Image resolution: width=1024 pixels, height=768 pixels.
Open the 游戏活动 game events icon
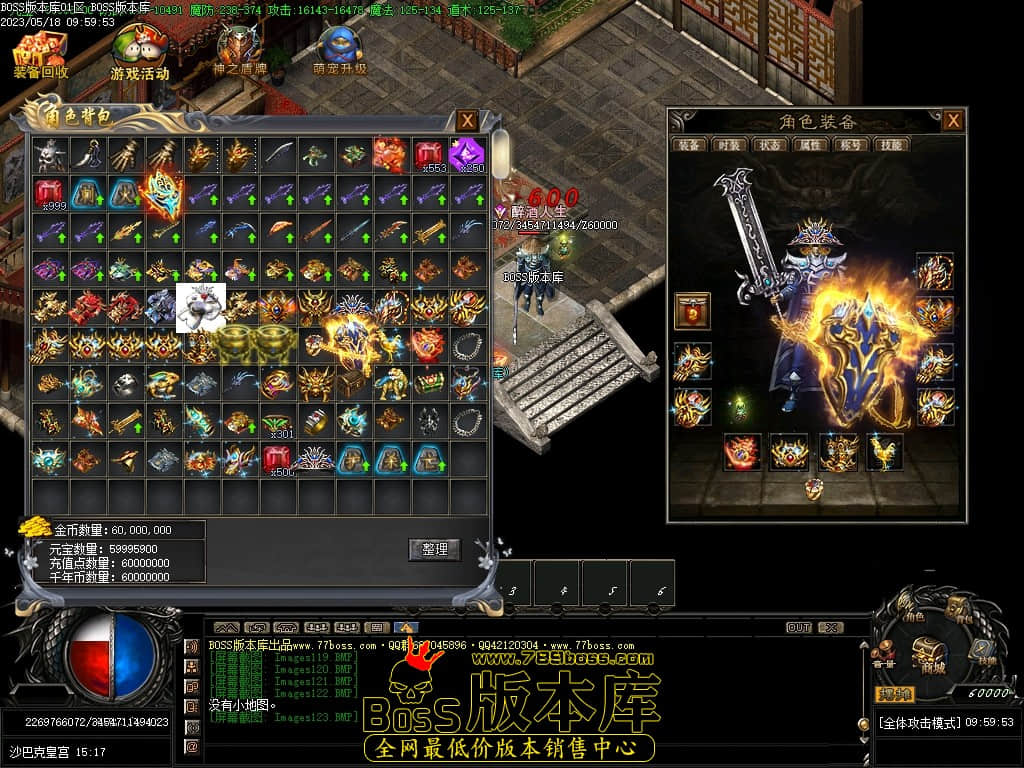pyautogui.click(x=139, y=55)
